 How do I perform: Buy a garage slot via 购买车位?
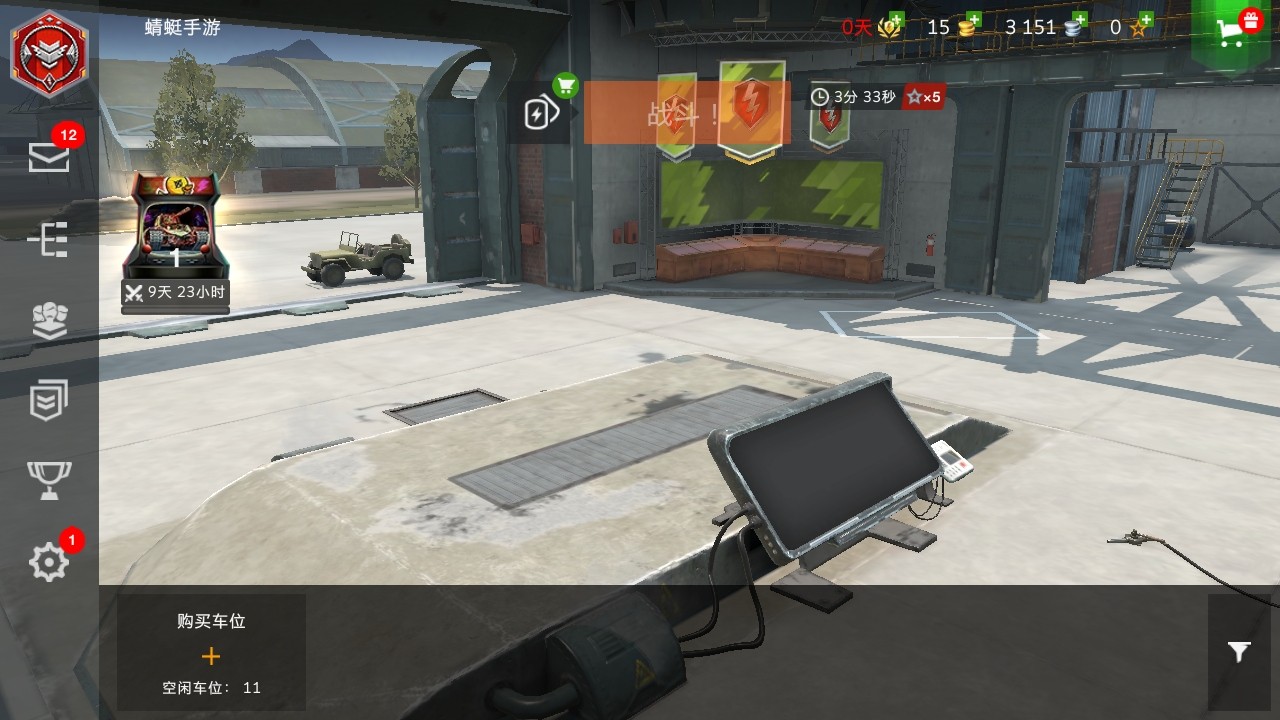[x=210, y=652]
